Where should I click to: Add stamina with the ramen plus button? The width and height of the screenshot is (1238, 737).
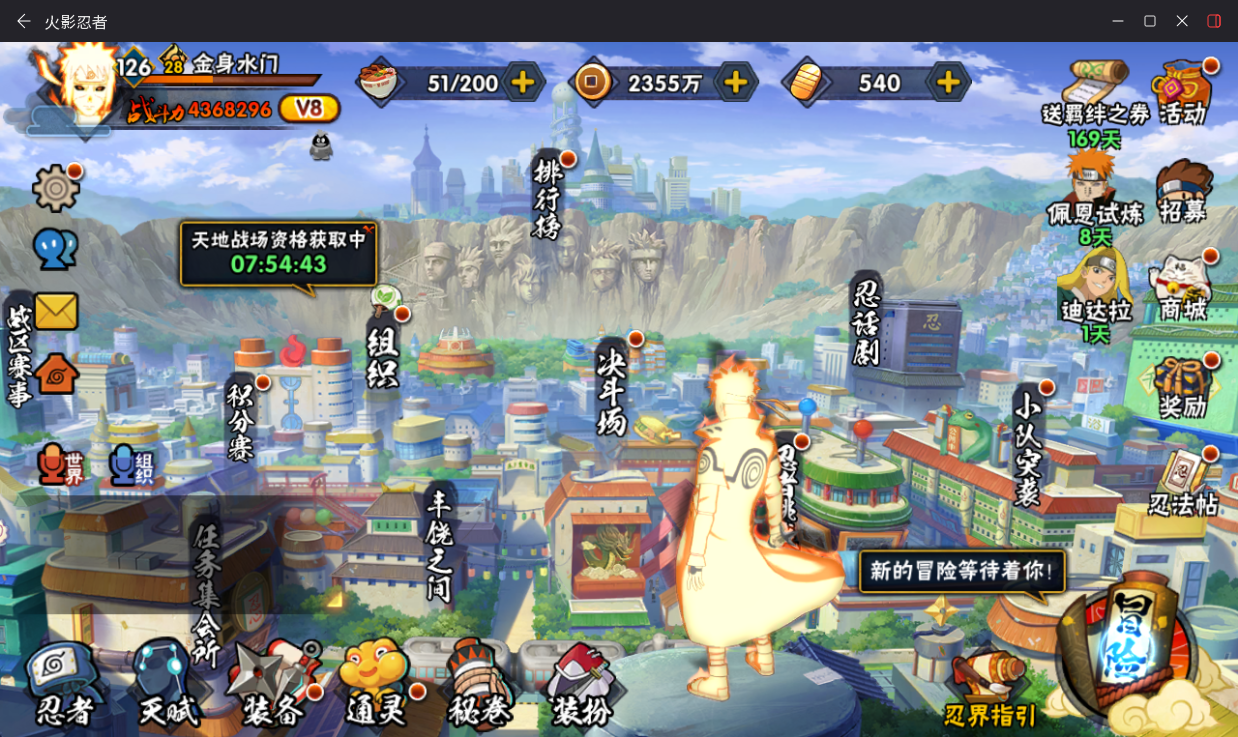tap(522, 83)
